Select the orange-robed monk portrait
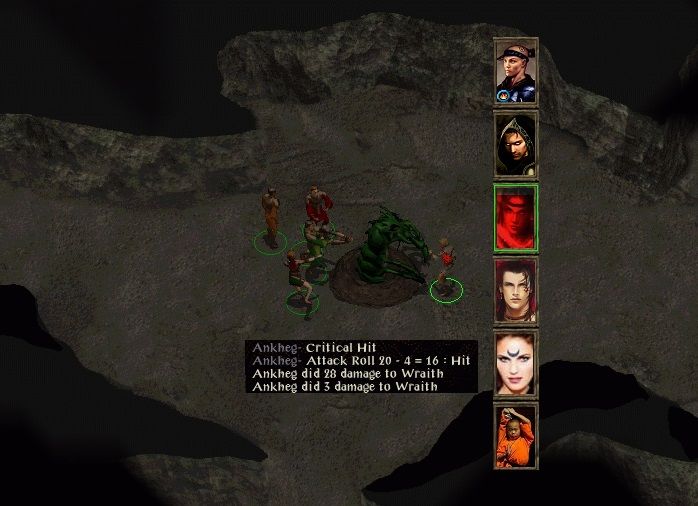This screenshot has height=506, width=698. pyautogui.click(x=515, y=437)
